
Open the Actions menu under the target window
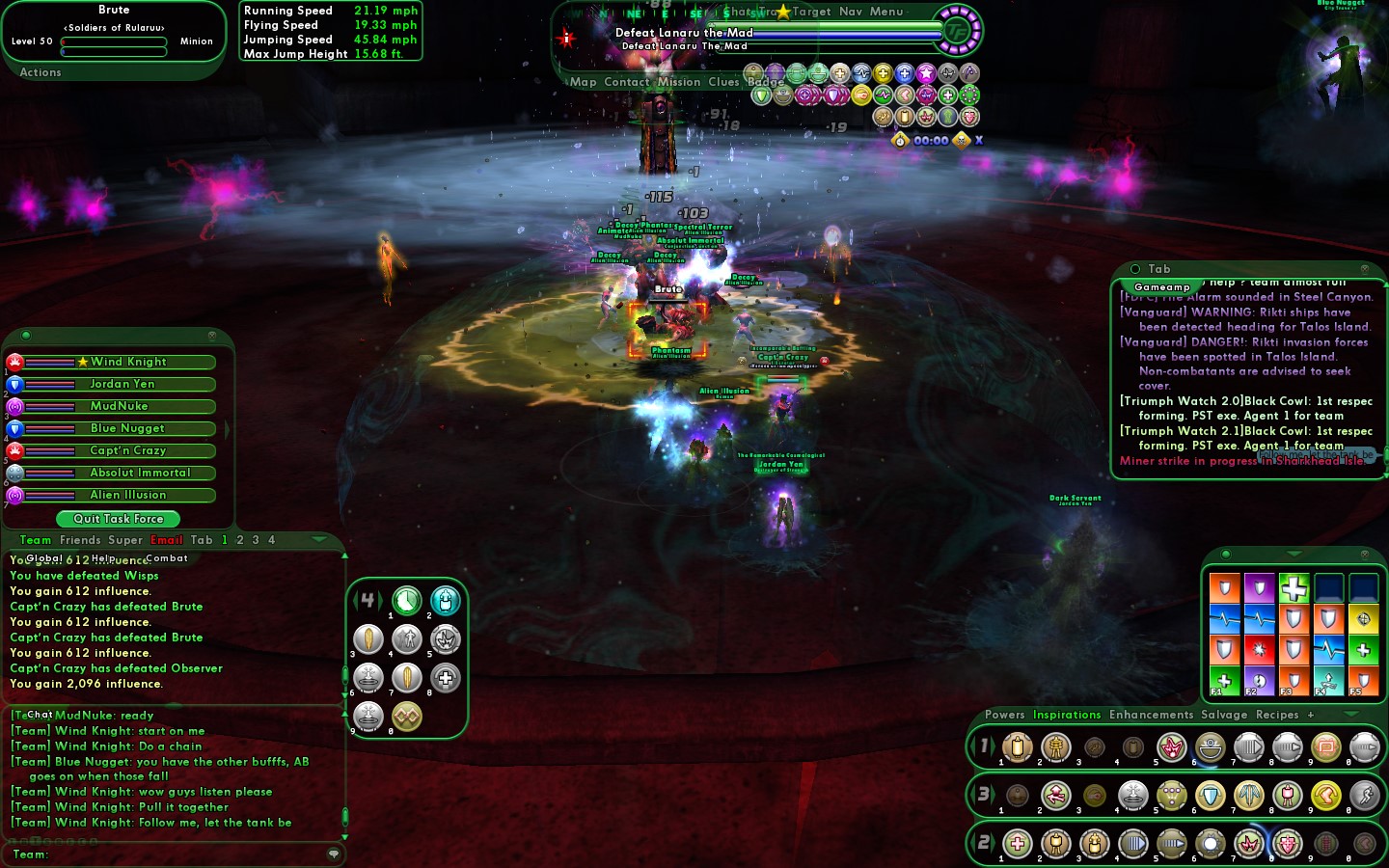pos(41,72)
